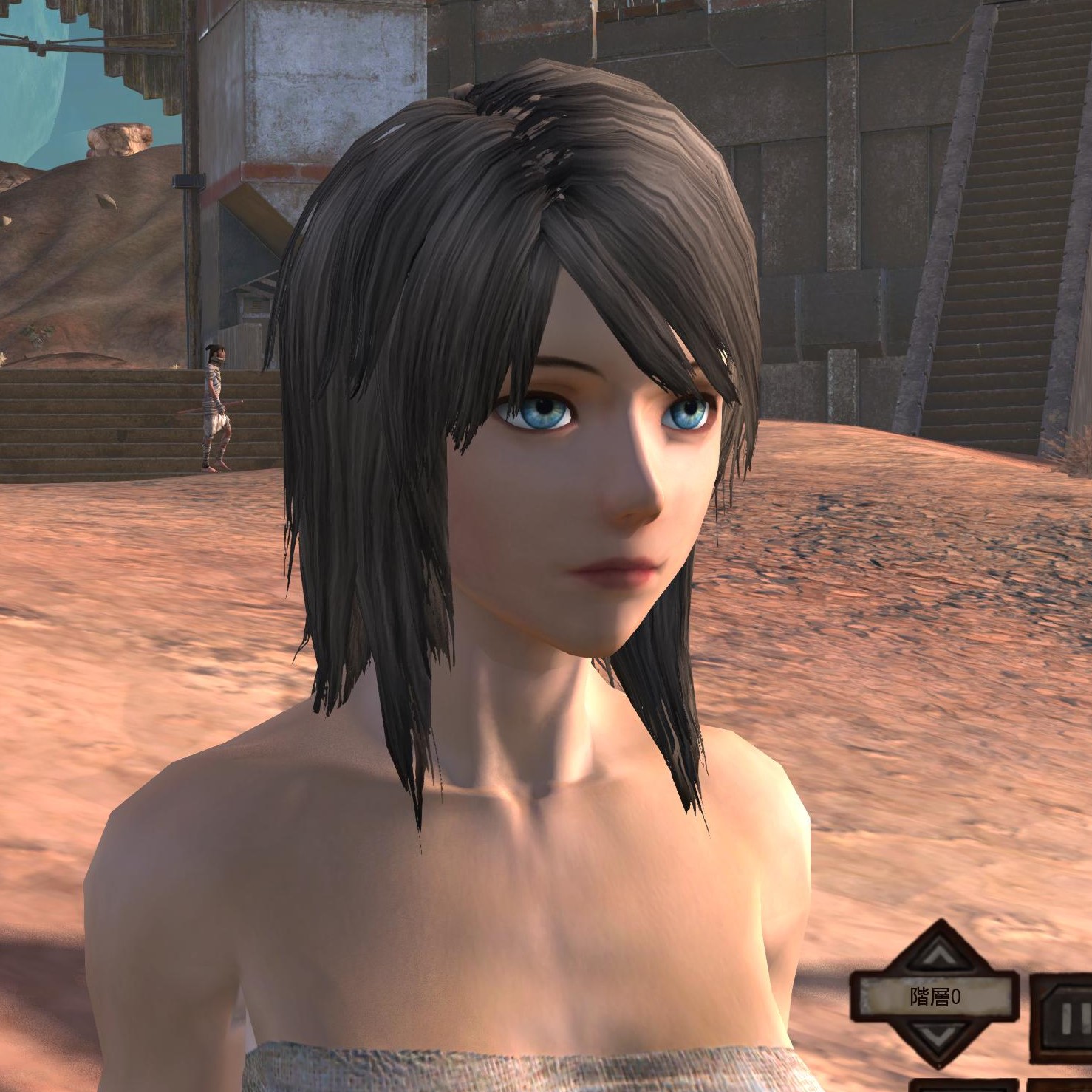Click the down arrow below 階層0 label
The image size is (1092, 1092).
937,1034
